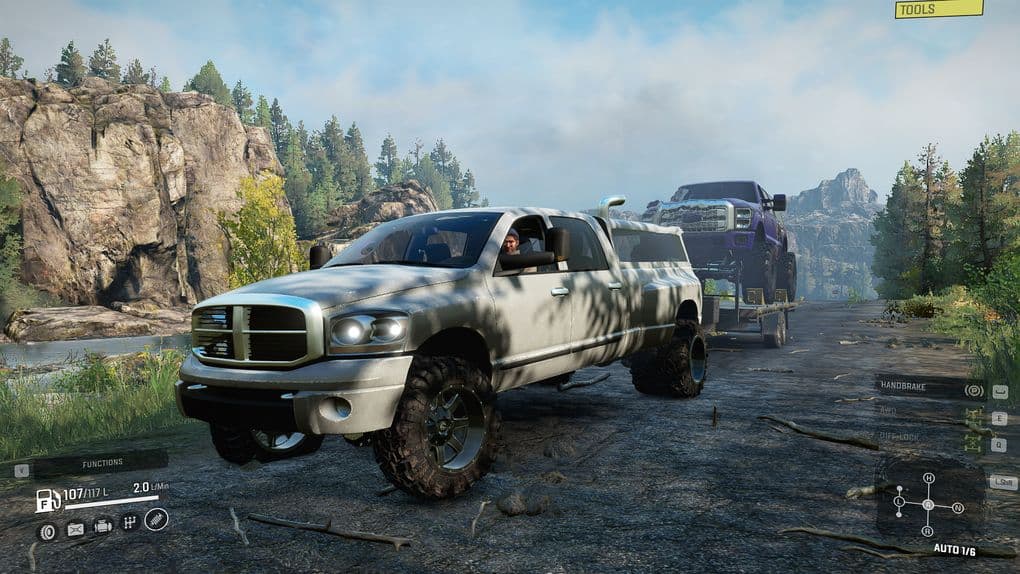The height and width of the screenshot is (574, 1020).
Task: Click the circled suspension icon
Action: 156,519
